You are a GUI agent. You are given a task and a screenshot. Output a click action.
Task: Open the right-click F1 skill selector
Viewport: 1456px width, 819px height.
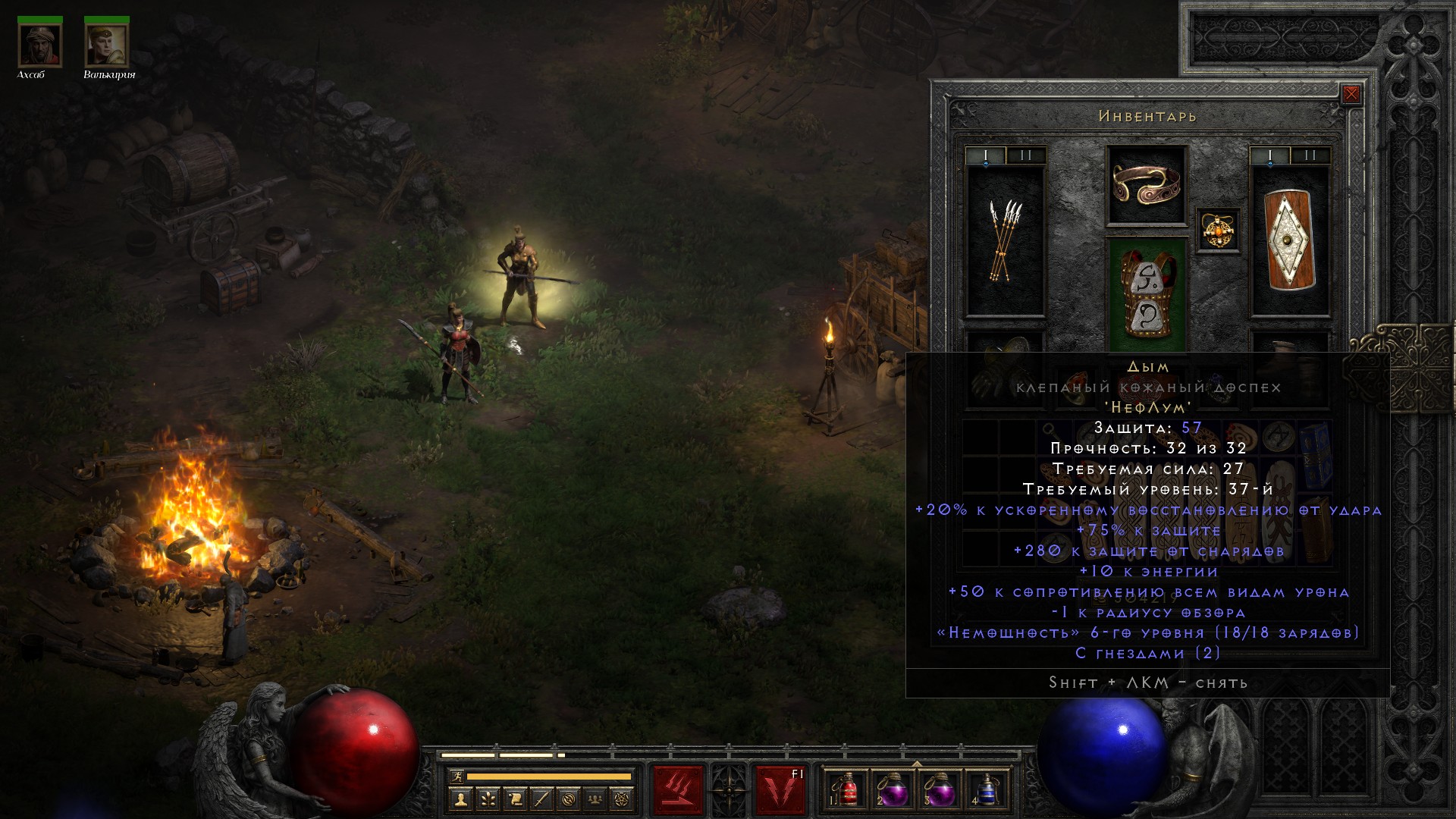(x=780, y=789)
